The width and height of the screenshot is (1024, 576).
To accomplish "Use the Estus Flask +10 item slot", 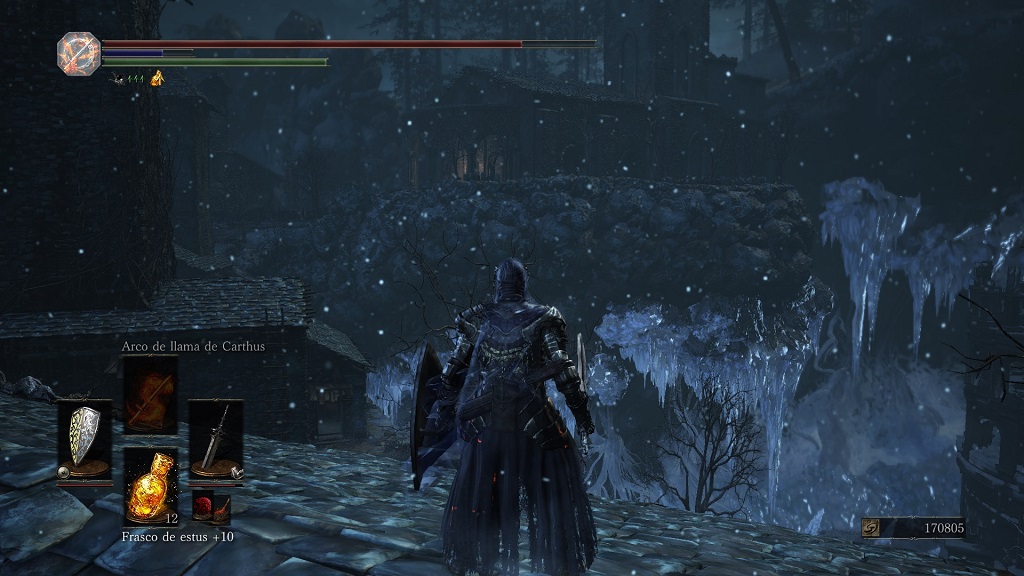I will click(150, 485).
